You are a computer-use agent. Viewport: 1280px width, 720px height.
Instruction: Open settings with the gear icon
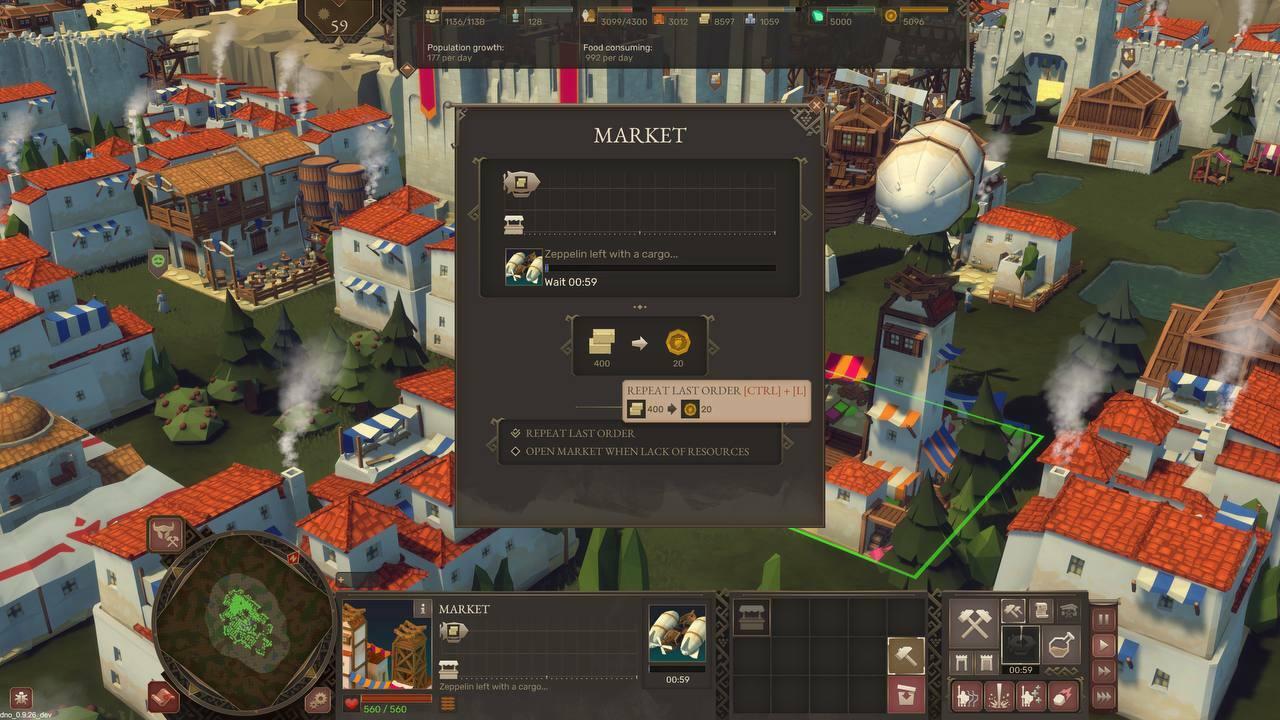318,699
